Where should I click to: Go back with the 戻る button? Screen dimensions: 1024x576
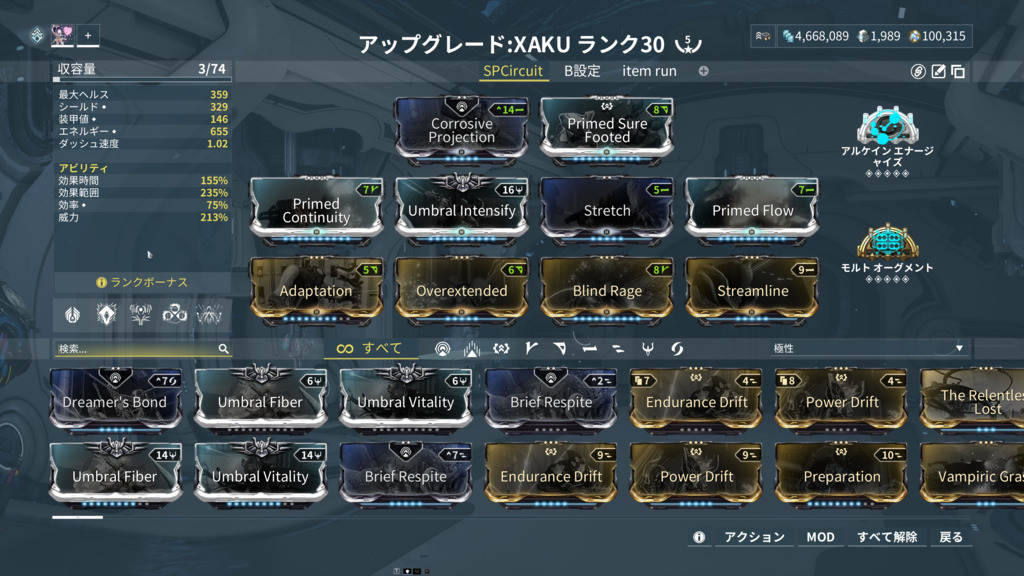tap(950, 537)
